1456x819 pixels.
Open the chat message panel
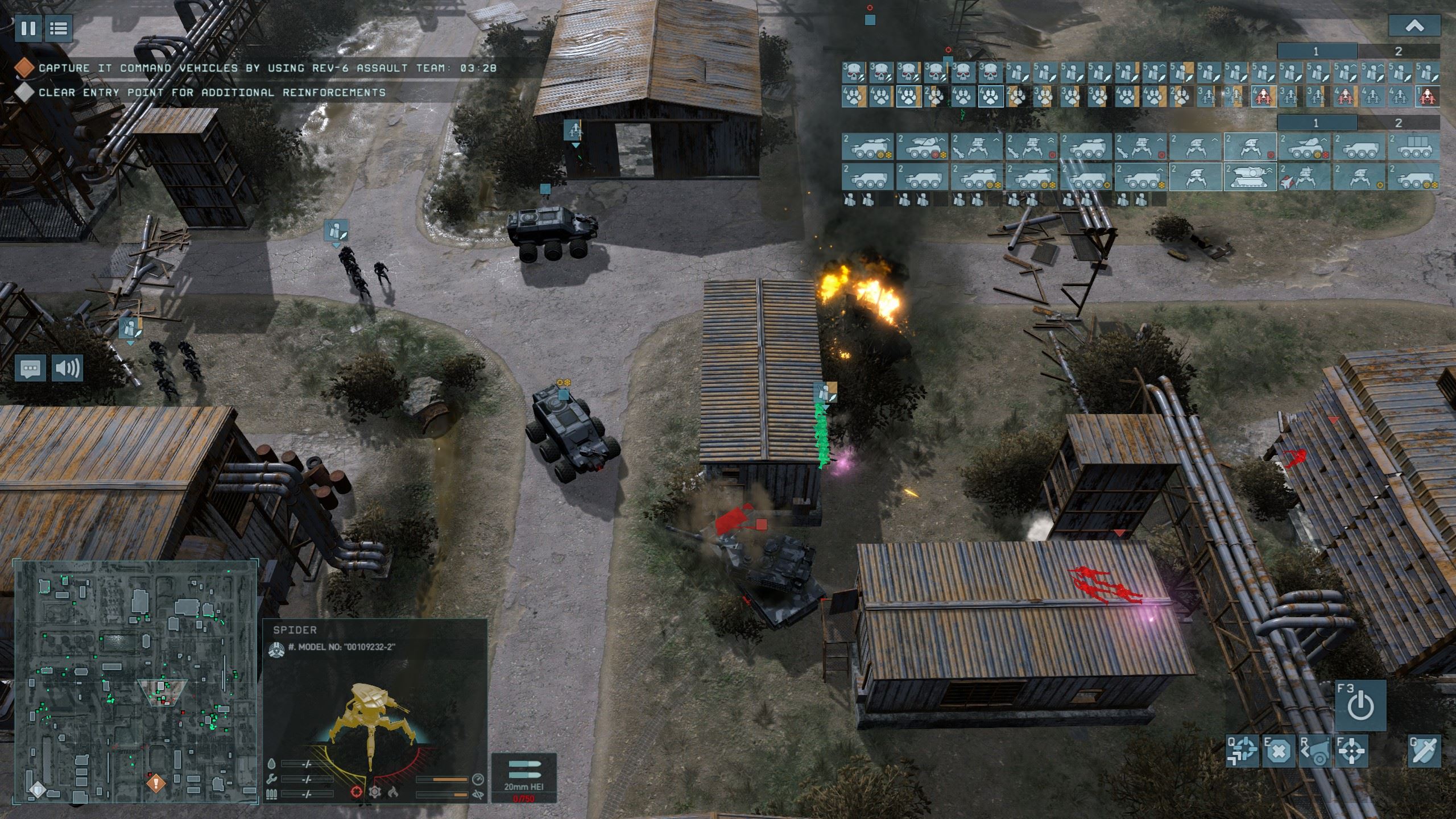point(31,368)
